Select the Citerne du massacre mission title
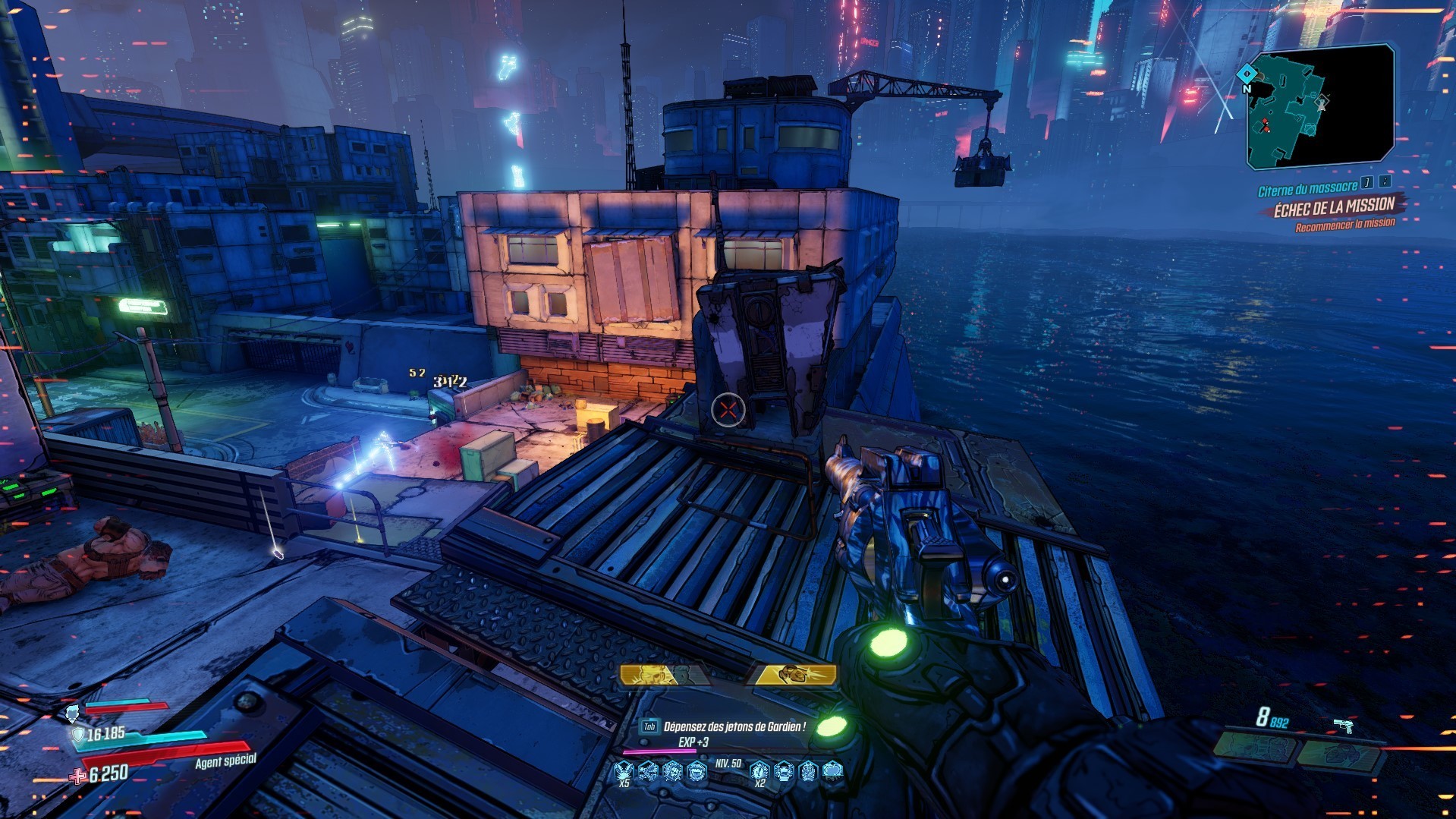This screenshot has height=819, width=1456. click(1307, 188)
